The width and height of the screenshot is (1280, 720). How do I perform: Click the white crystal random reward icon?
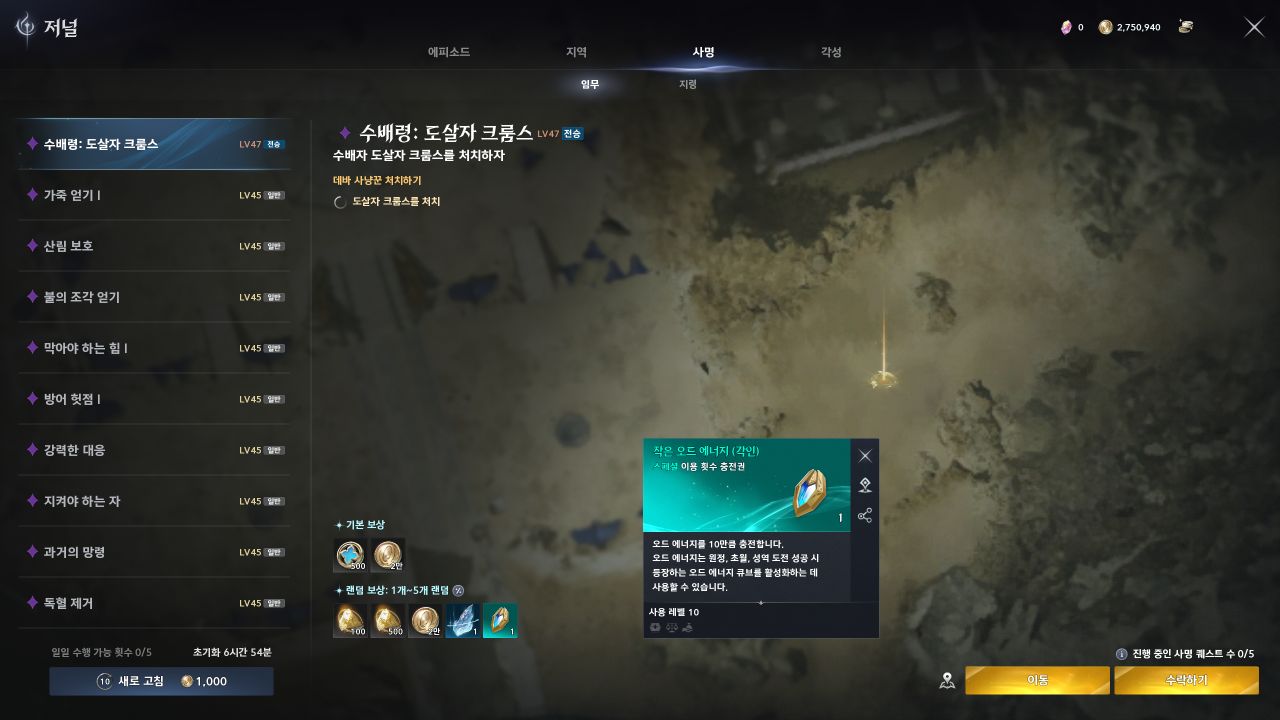tap(460, 620)
